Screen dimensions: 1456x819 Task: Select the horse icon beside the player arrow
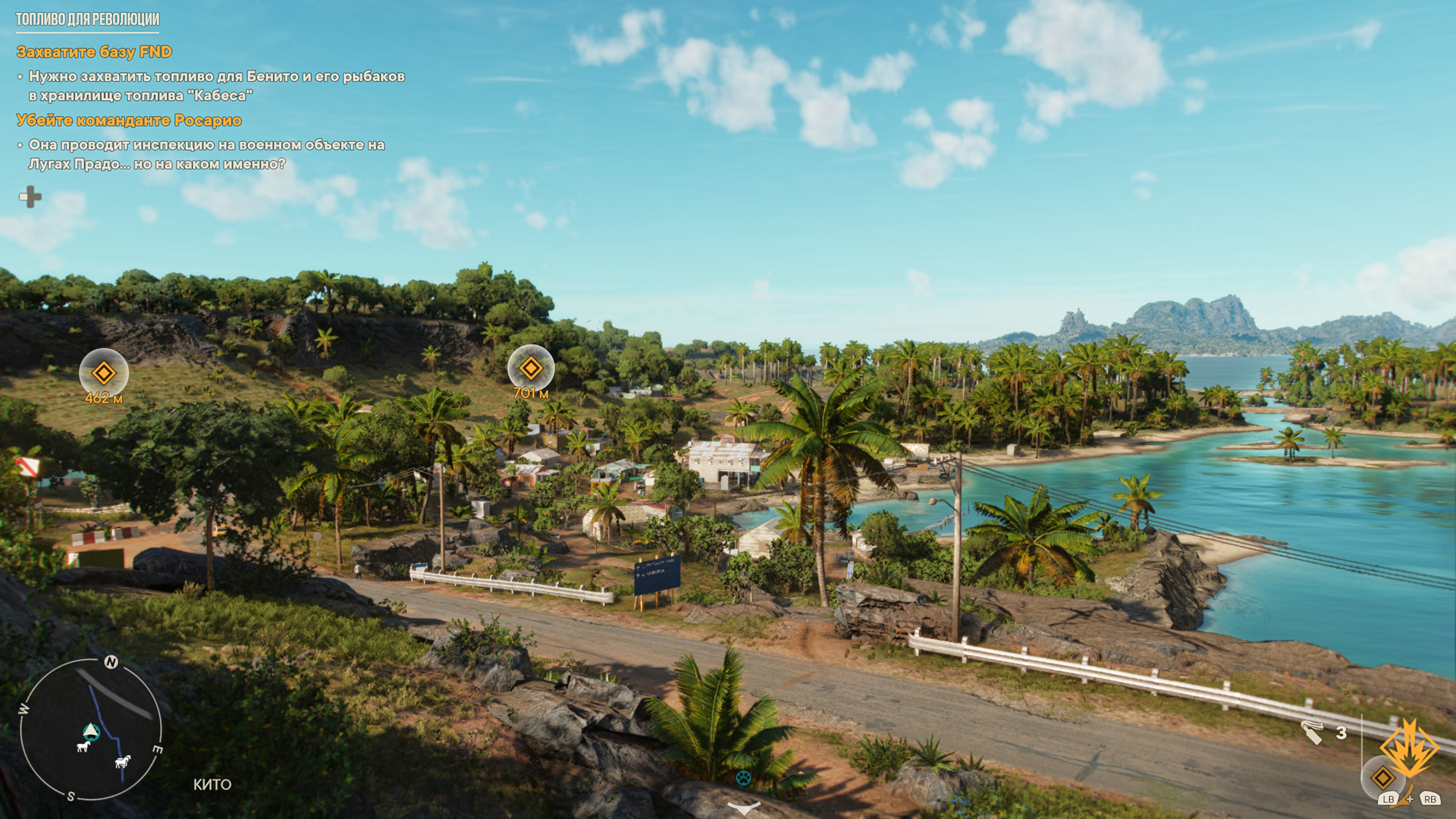click(83, 746)
